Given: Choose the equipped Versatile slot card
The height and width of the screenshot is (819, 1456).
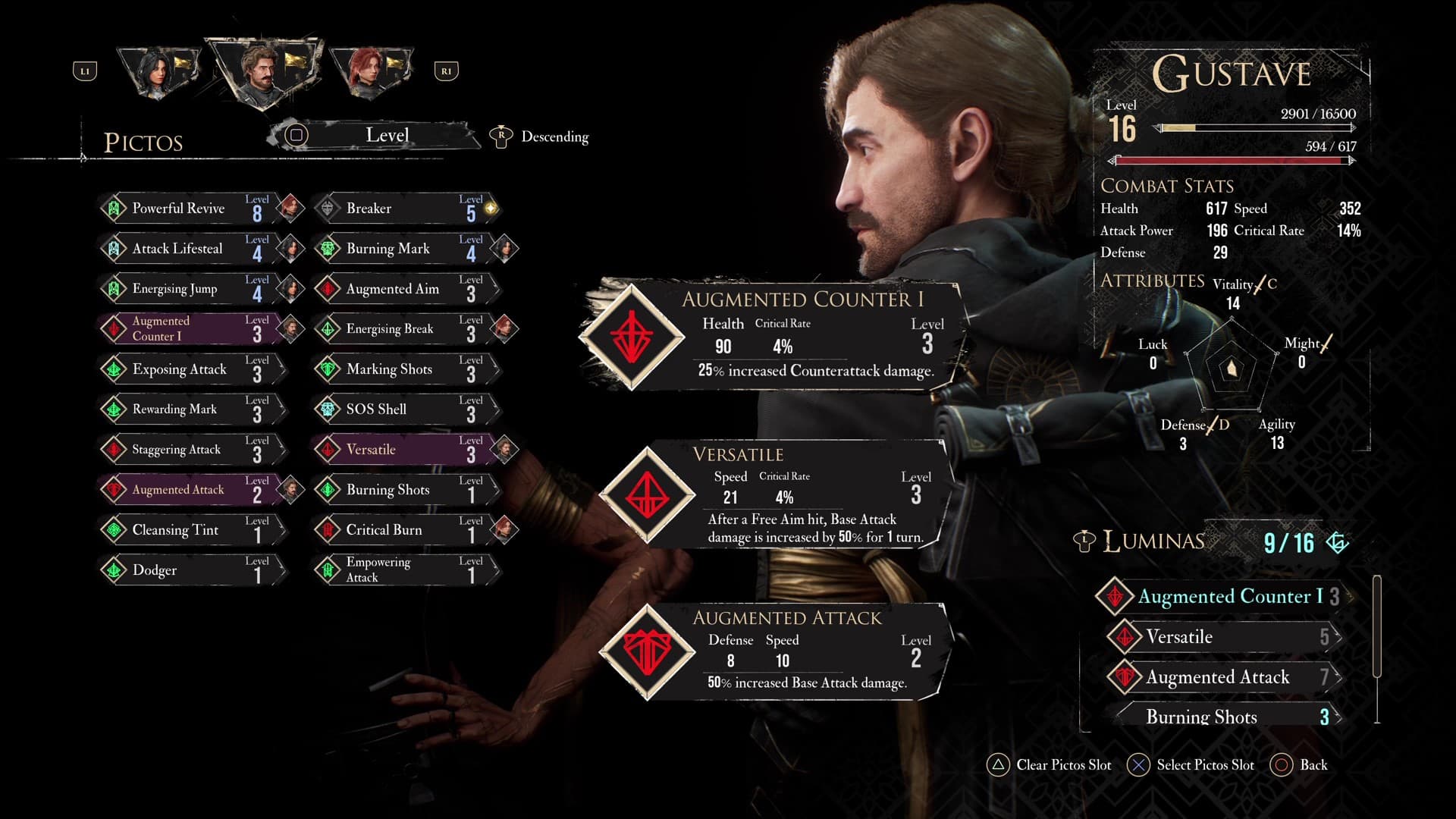Looking at the screenshot, I should pyautogui.click(x=773, y=494).
